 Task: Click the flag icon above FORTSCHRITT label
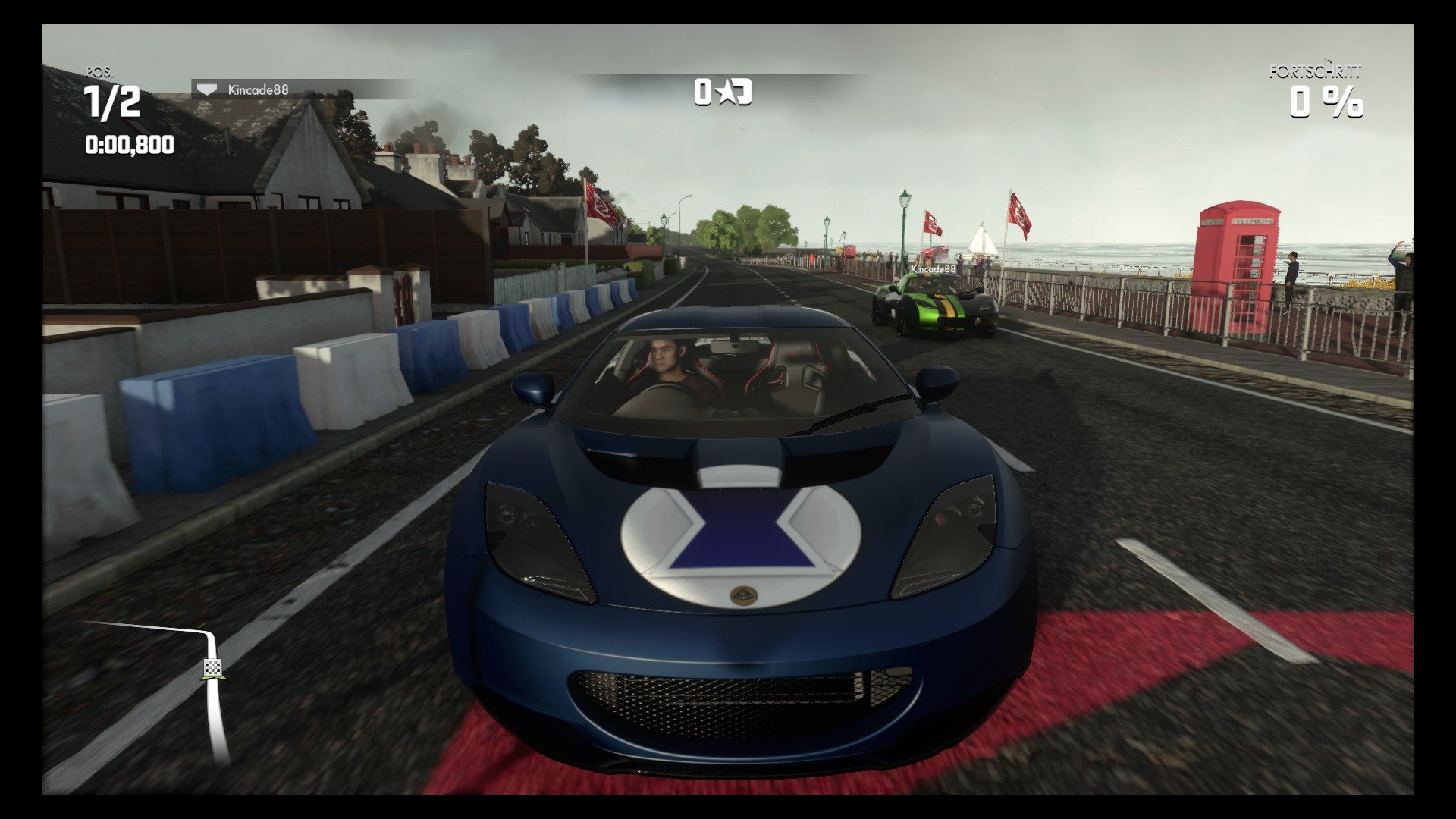[x=1326, y=61]
